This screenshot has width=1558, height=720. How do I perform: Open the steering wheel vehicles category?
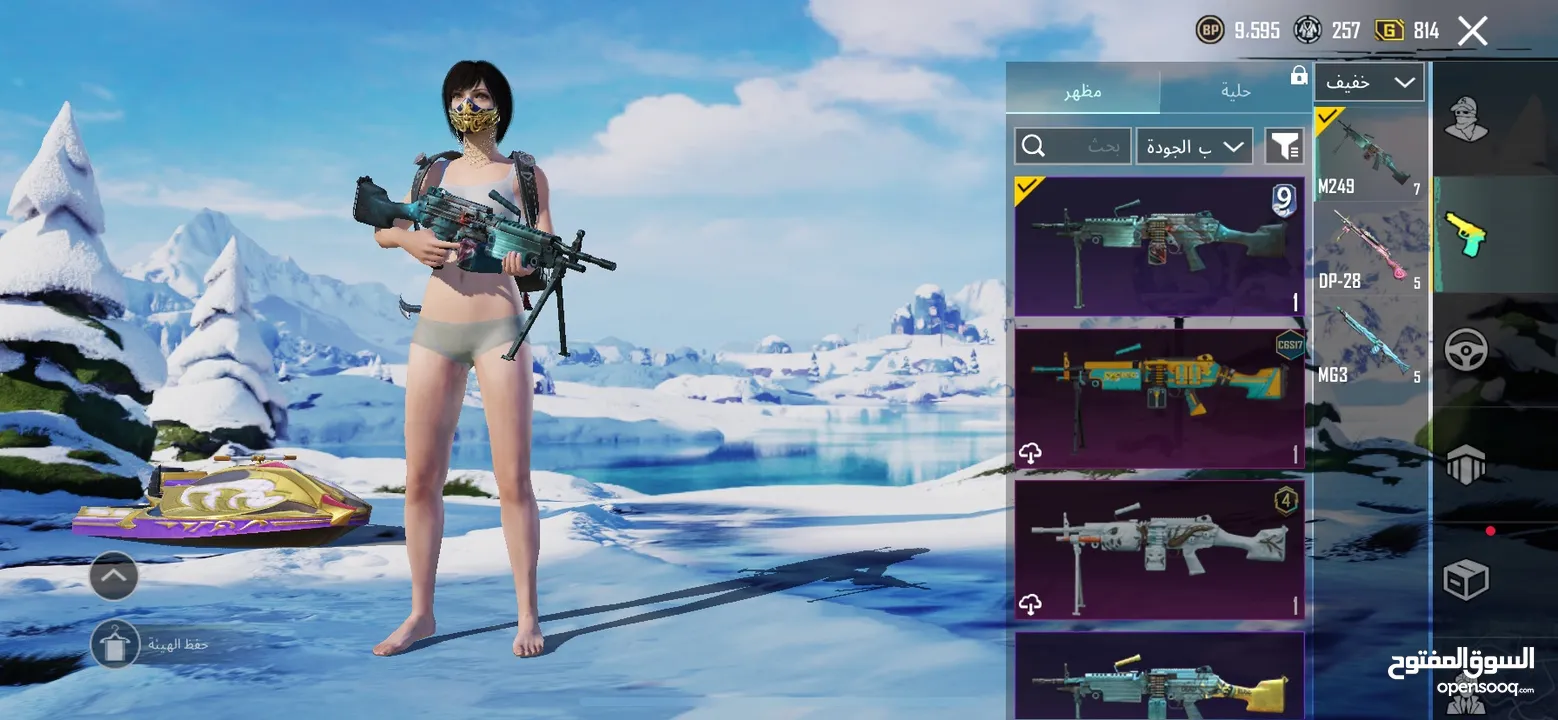tap(1465, 350)
